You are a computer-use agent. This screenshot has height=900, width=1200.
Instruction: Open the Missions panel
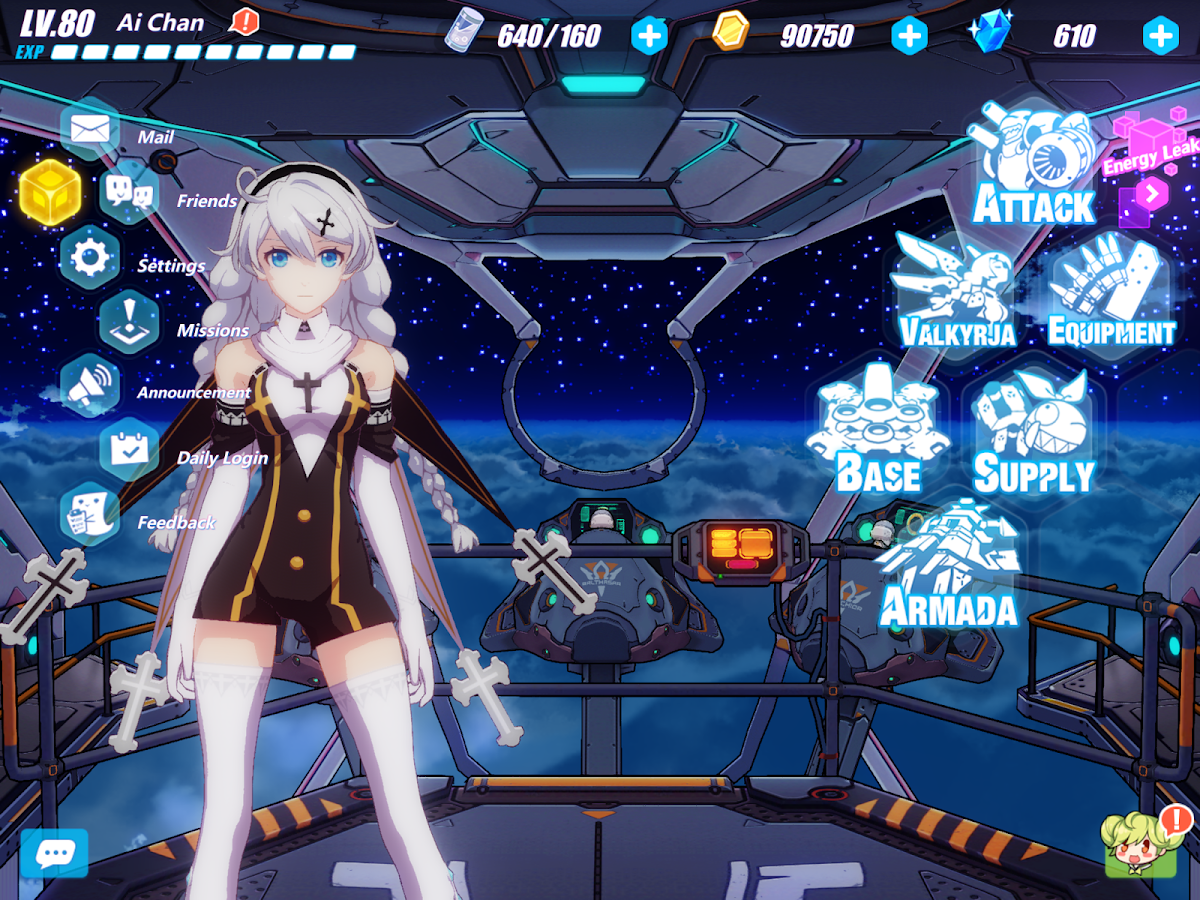(x=129, y=322)
